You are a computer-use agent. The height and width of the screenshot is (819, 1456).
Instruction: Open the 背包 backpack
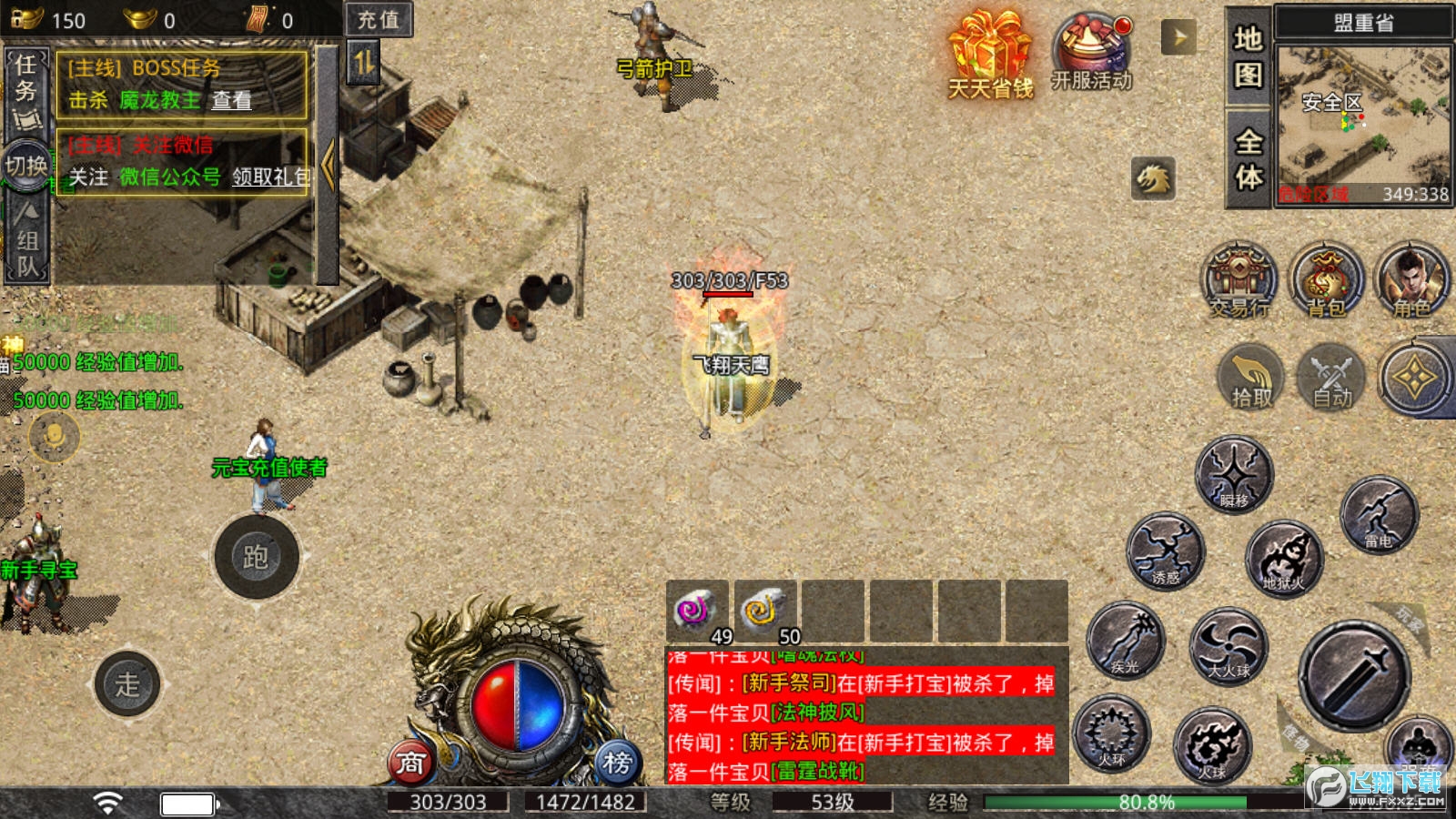[x=1327, y=279]
